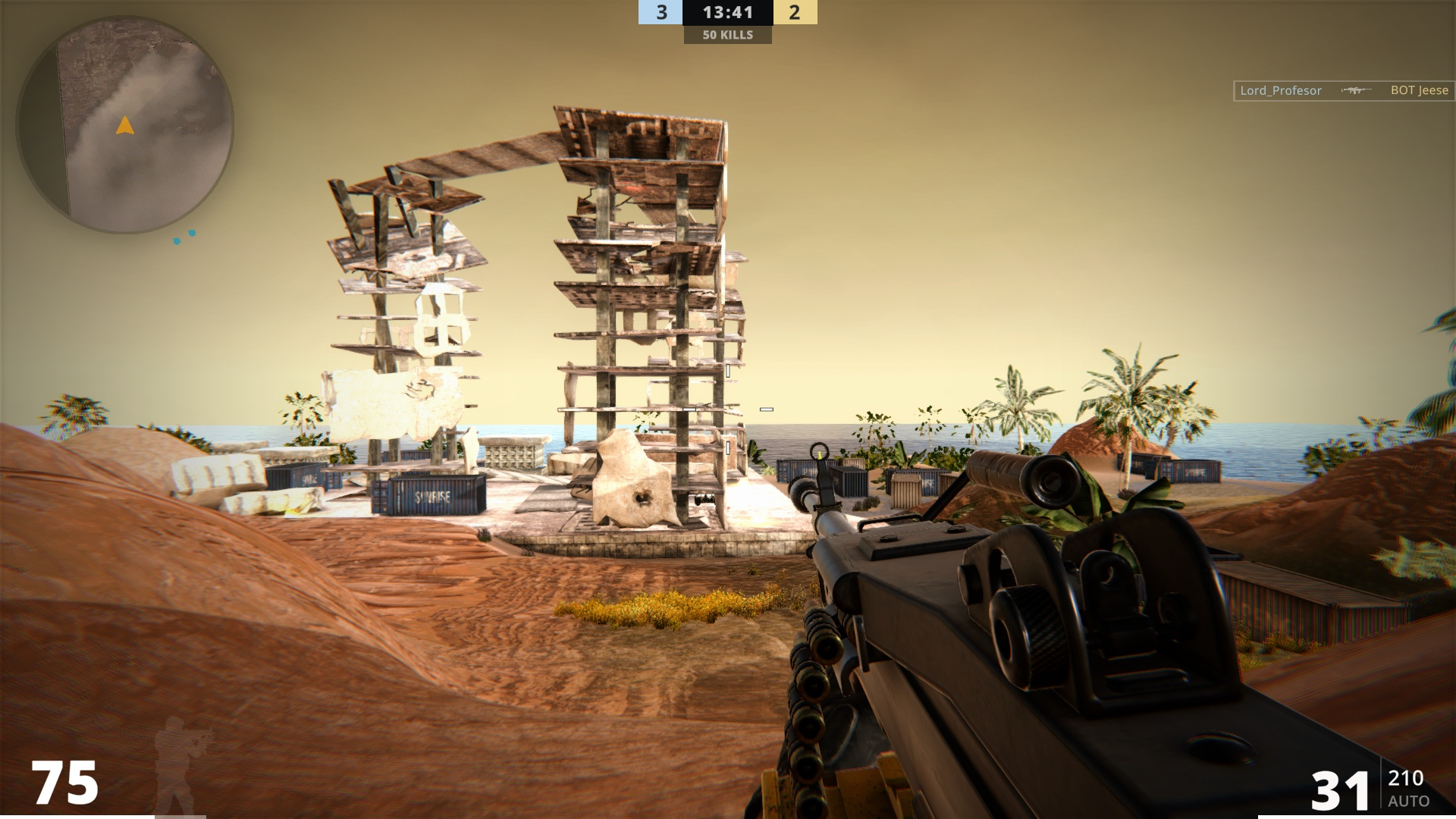Click the Lord_Profesor player name
The width and height of the screenshot is (1456, 819).
[1281, 90]
